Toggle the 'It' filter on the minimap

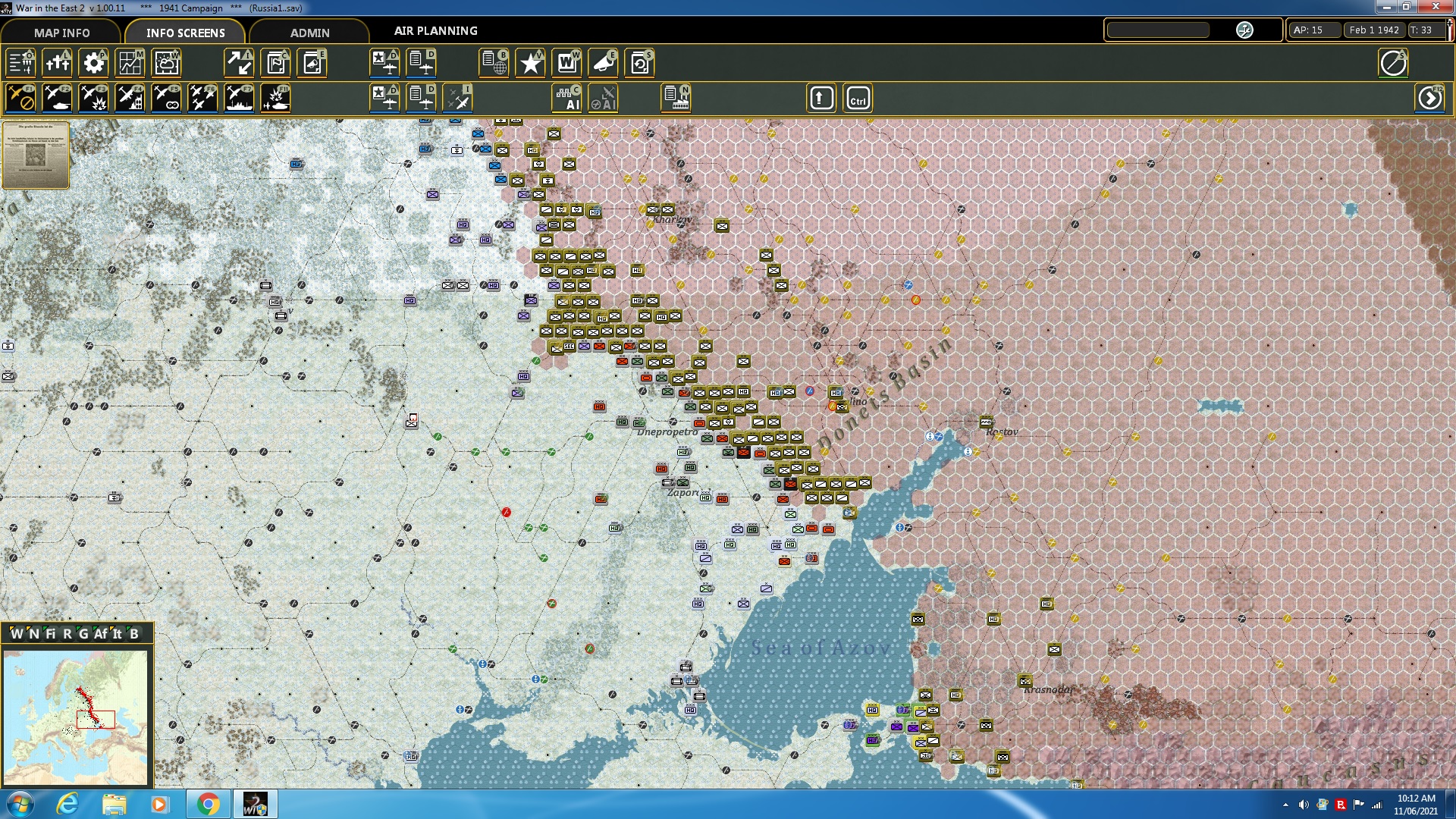(118, 633)
